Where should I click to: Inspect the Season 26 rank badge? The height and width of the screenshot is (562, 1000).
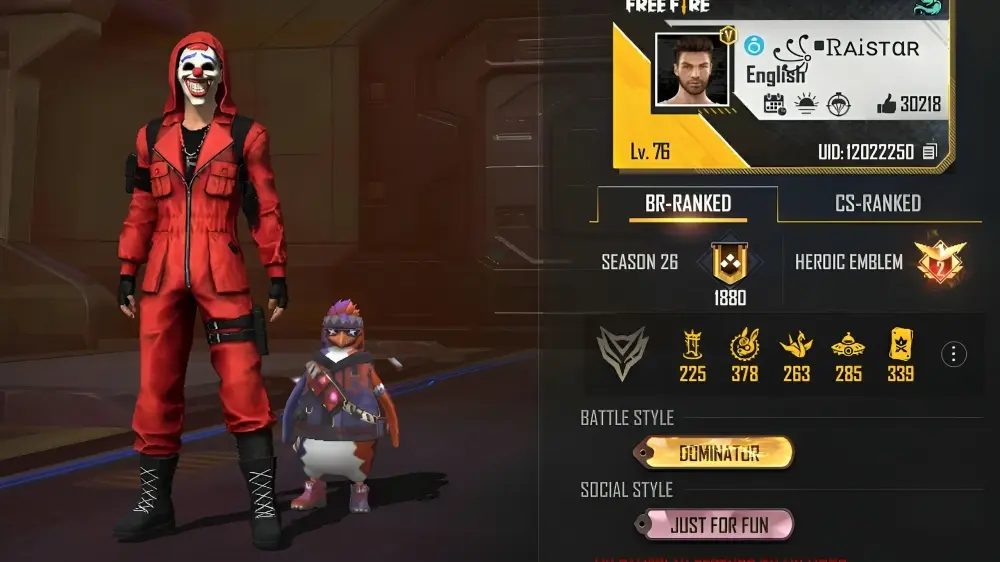pyautogui.click(x=728, y=262)
